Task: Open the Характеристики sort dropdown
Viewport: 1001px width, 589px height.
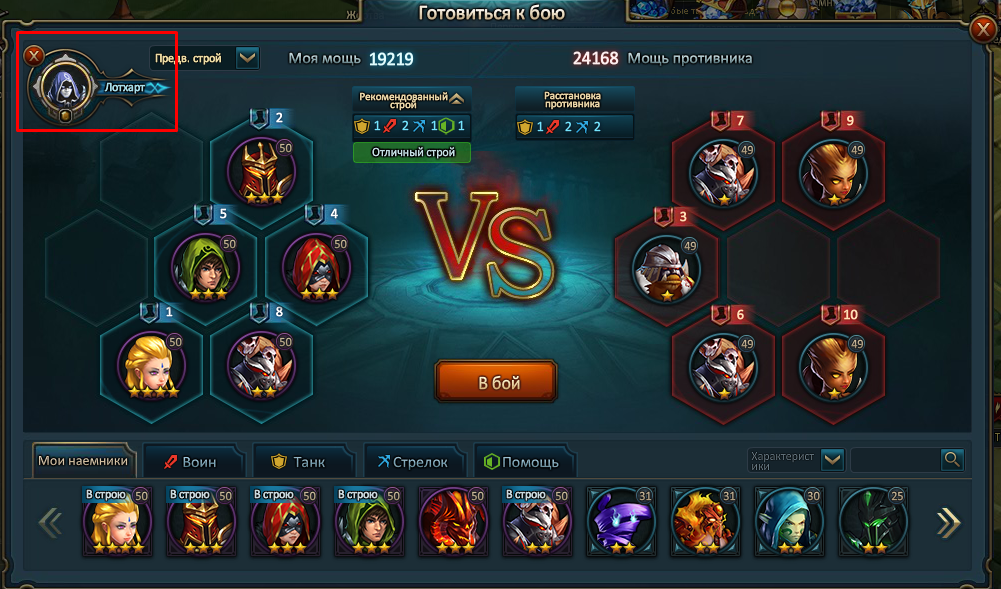Action: 833,460
